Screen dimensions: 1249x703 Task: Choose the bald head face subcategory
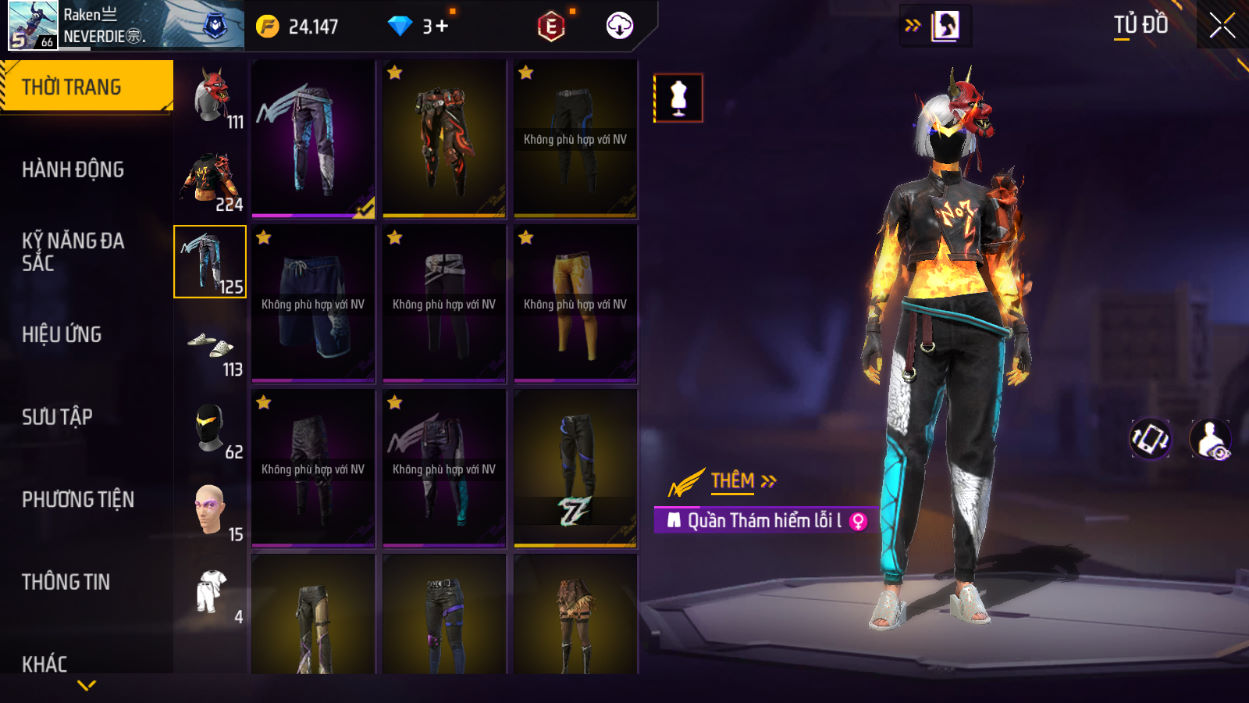click(211, 510)
